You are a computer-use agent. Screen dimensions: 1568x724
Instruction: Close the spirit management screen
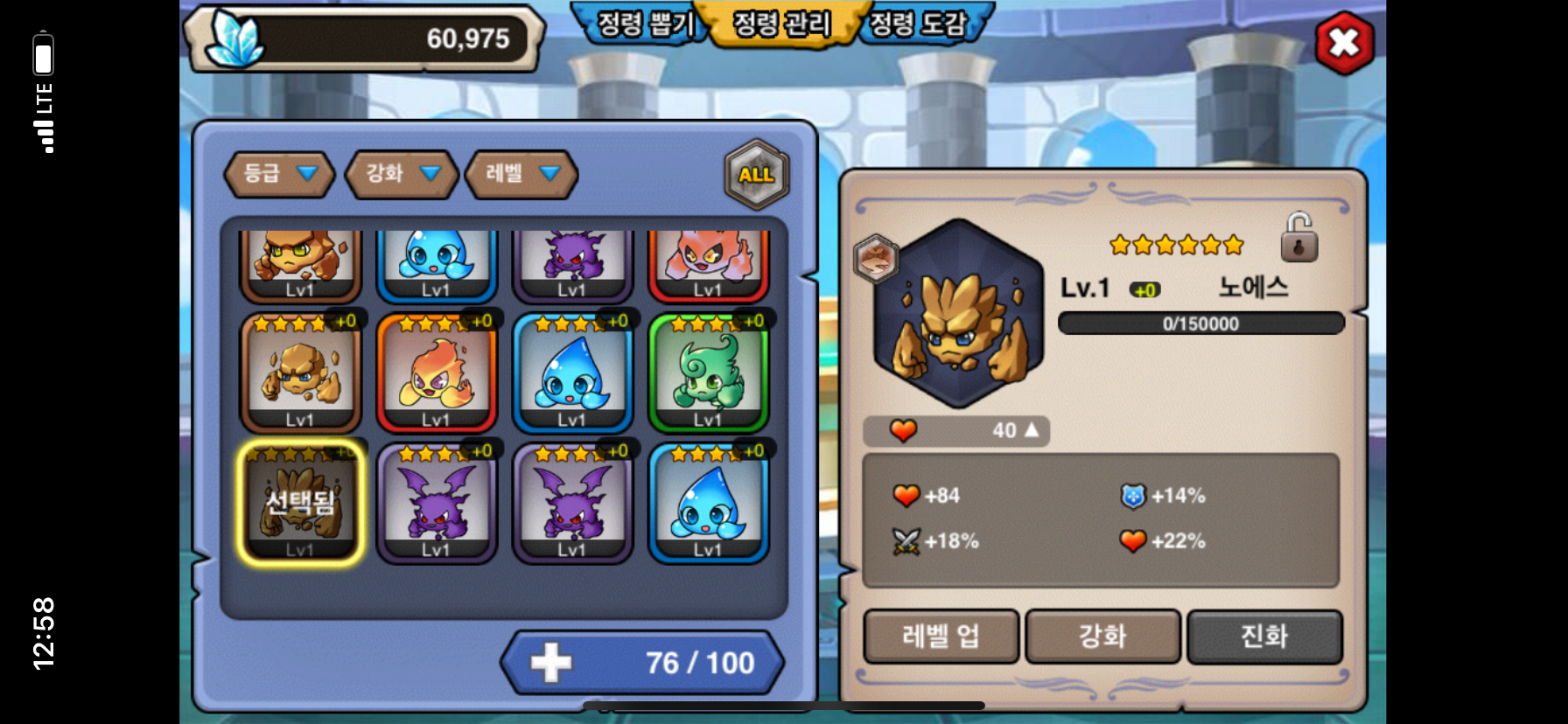point(1344,43)
